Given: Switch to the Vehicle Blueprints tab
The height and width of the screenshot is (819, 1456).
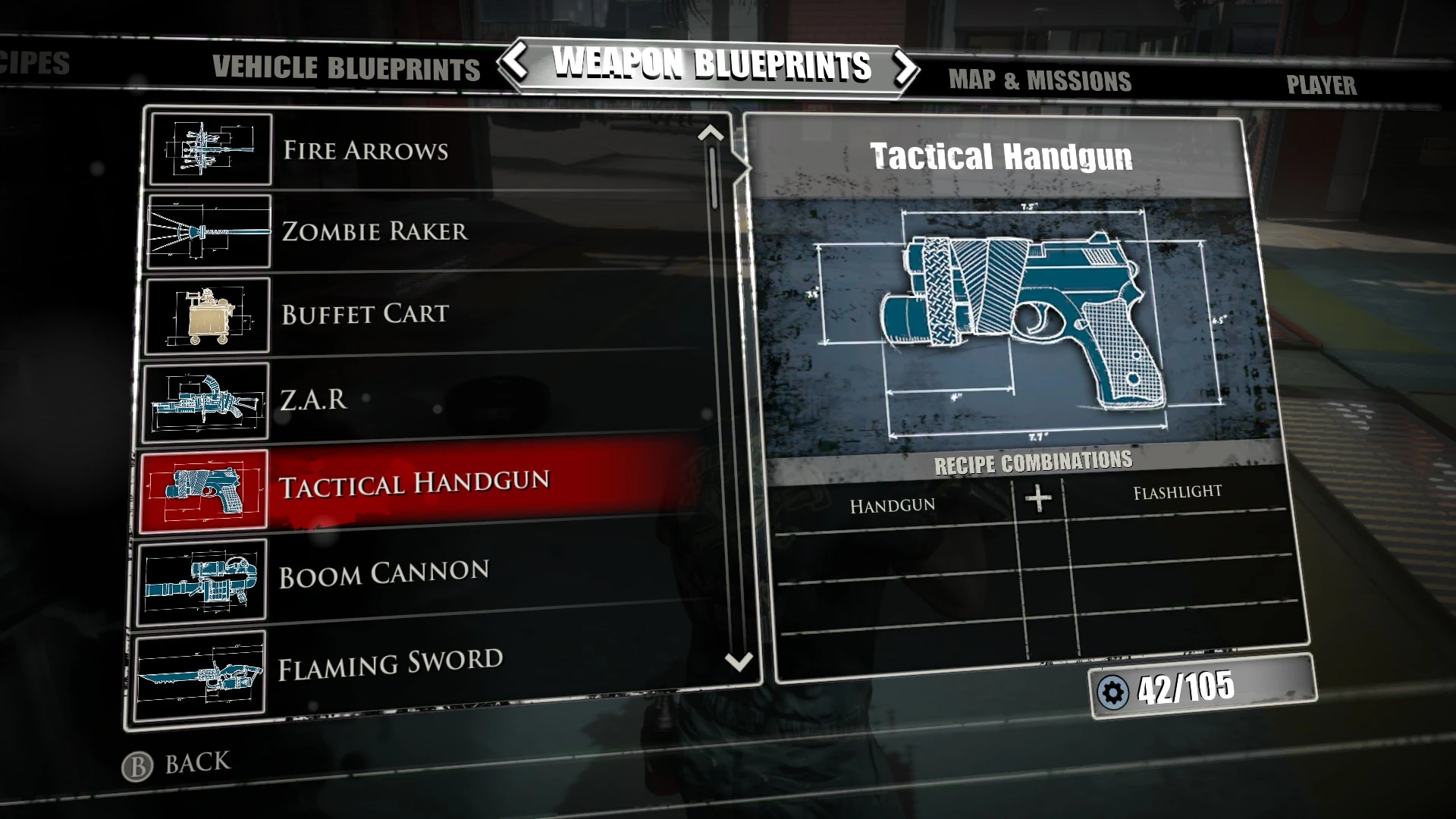Looking at the screenshot, I should click(x=345, y=70).
